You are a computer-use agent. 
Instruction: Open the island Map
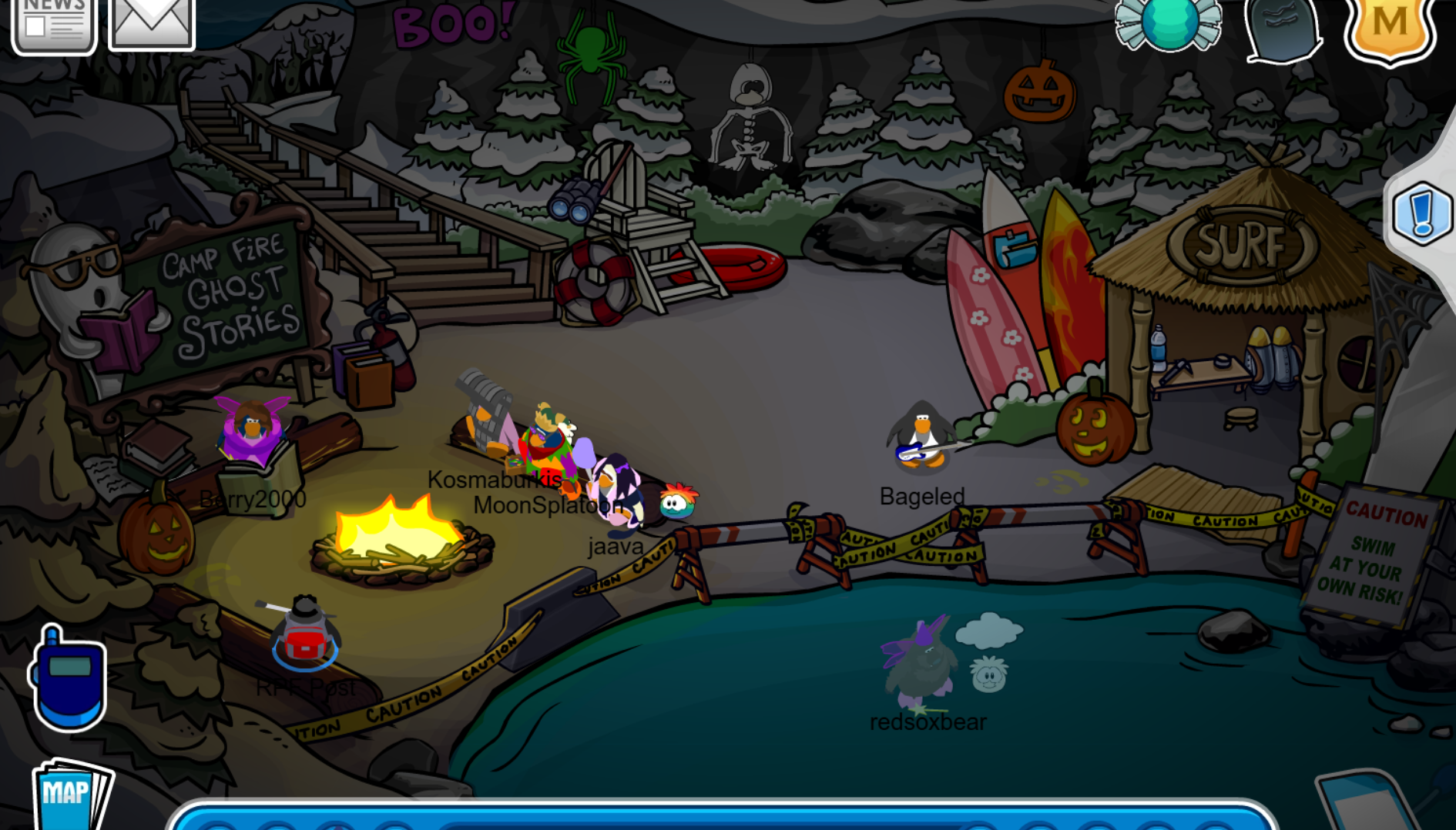68,801
